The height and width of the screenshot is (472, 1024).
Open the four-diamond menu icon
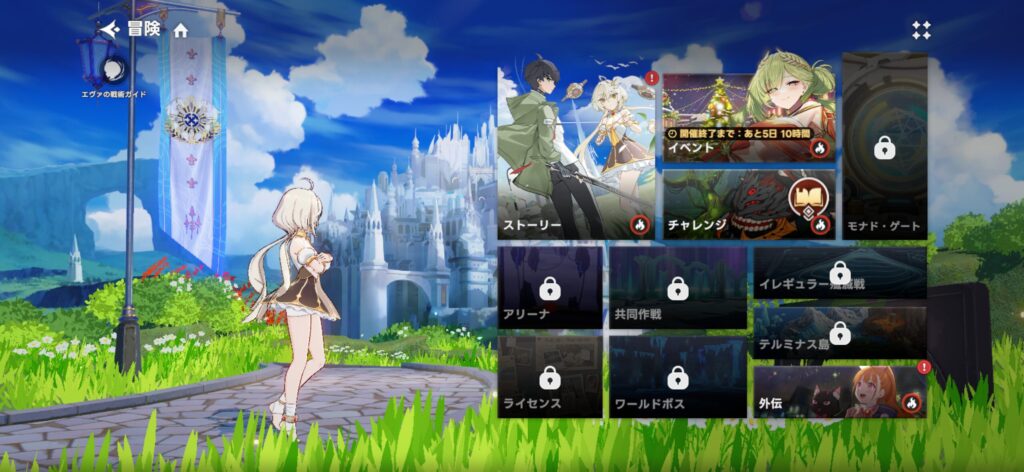coord(921,30)
